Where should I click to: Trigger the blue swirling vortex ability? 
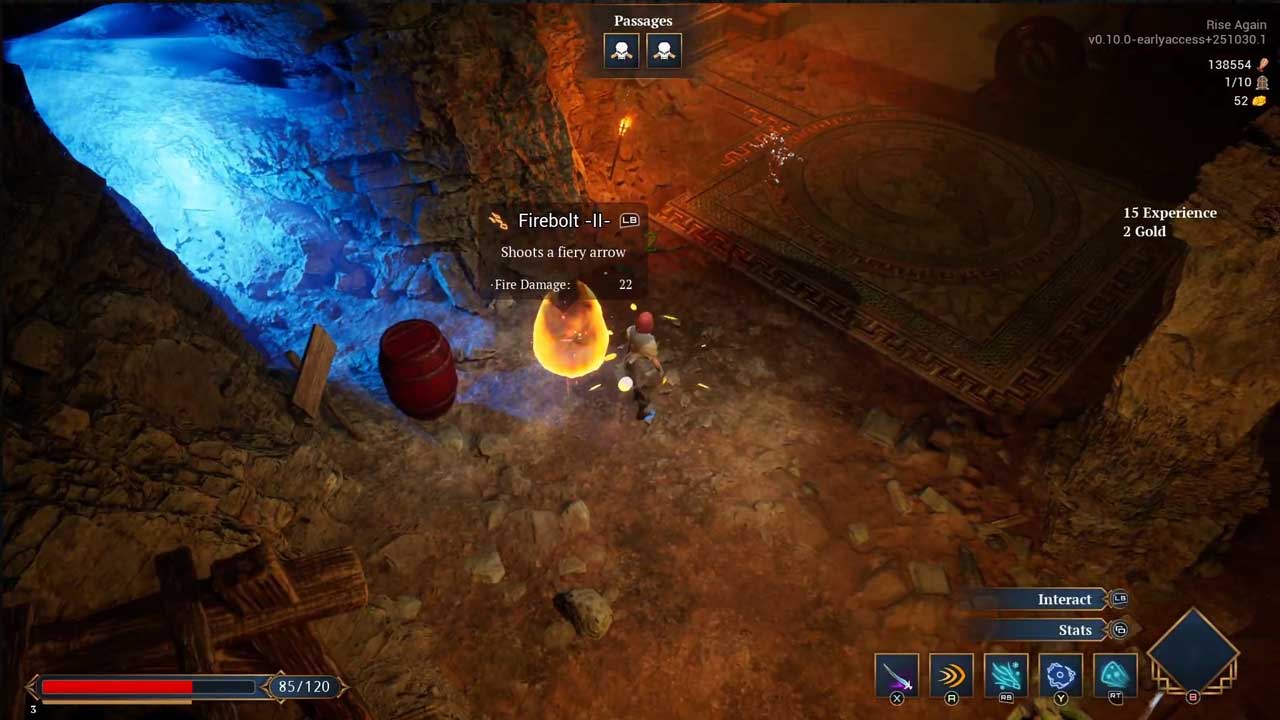click(1060, 676)
